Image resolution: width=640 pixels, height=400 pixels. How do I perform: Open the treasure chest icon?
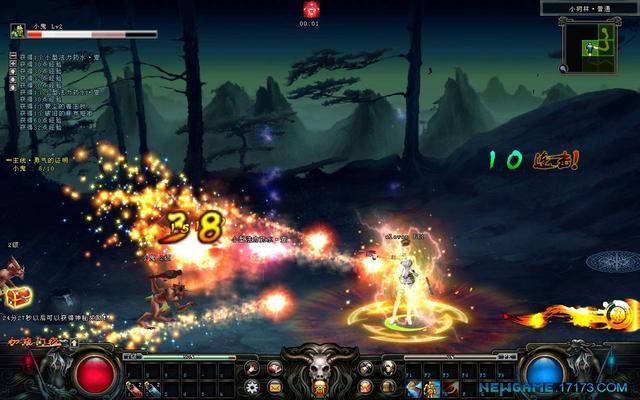pos(17,296)
